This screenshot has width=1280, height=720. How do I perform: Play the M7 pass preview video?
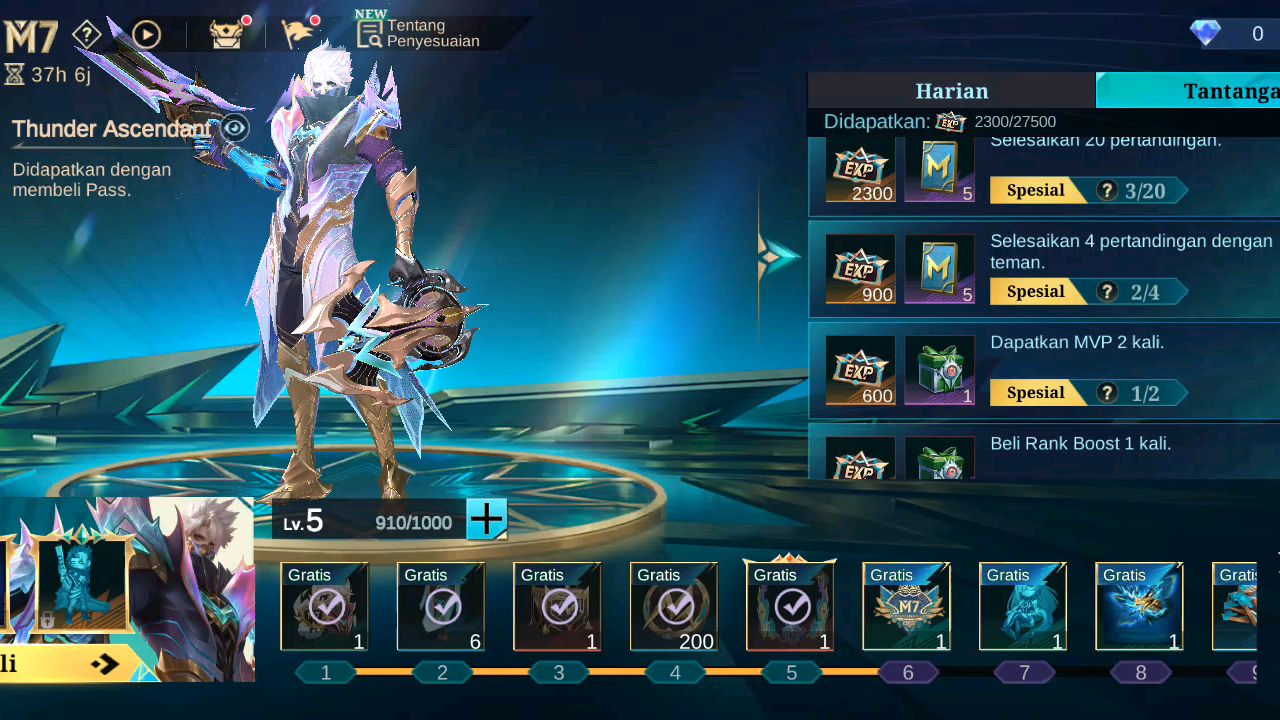146,36
